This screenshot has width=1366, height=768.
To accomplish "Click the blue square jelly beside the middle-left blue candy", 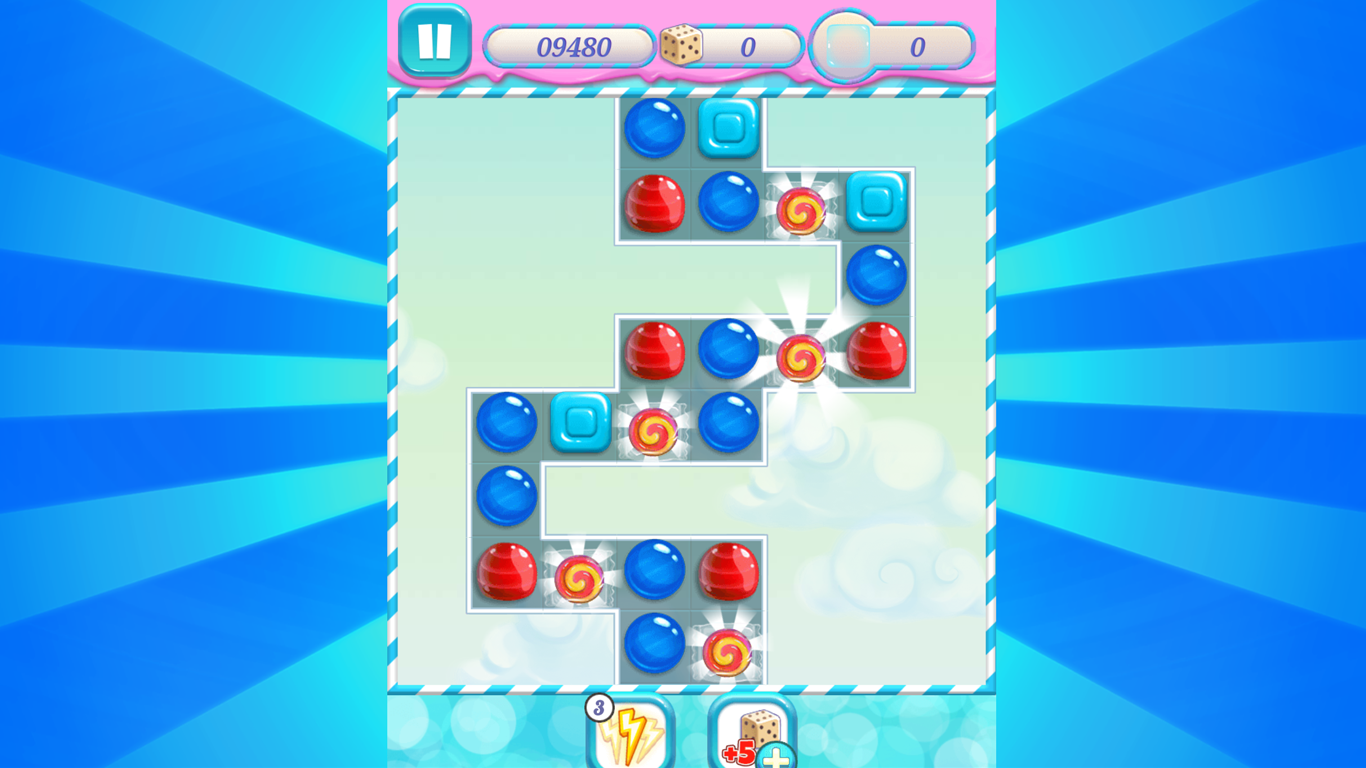I will click(582, 425).
